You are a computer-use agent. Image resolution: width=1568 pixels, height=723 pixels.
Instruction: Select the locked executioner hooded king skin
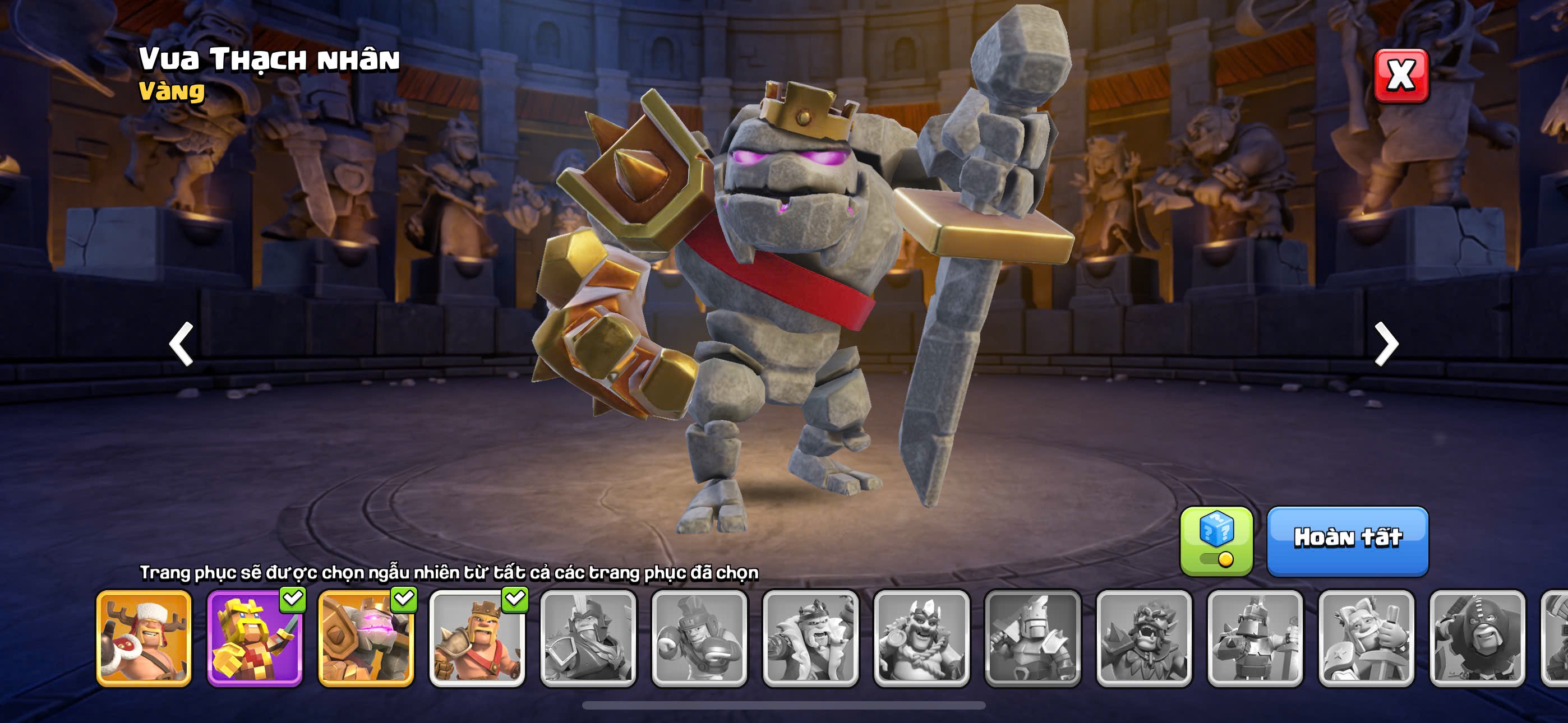pyautogui.click(x=1477, y=638)
